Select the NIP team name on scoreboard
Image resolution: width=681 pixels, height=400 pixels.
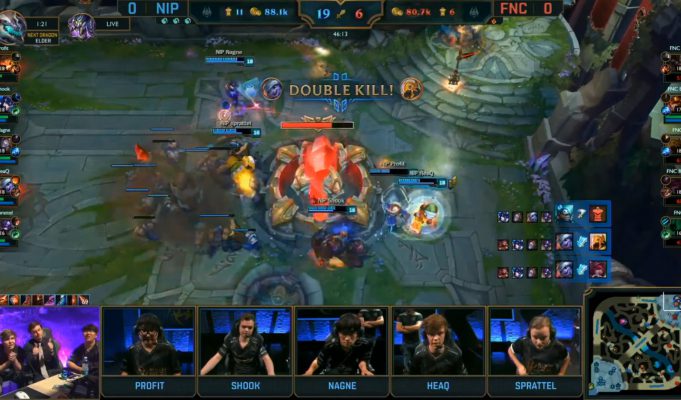coord(168,8)
